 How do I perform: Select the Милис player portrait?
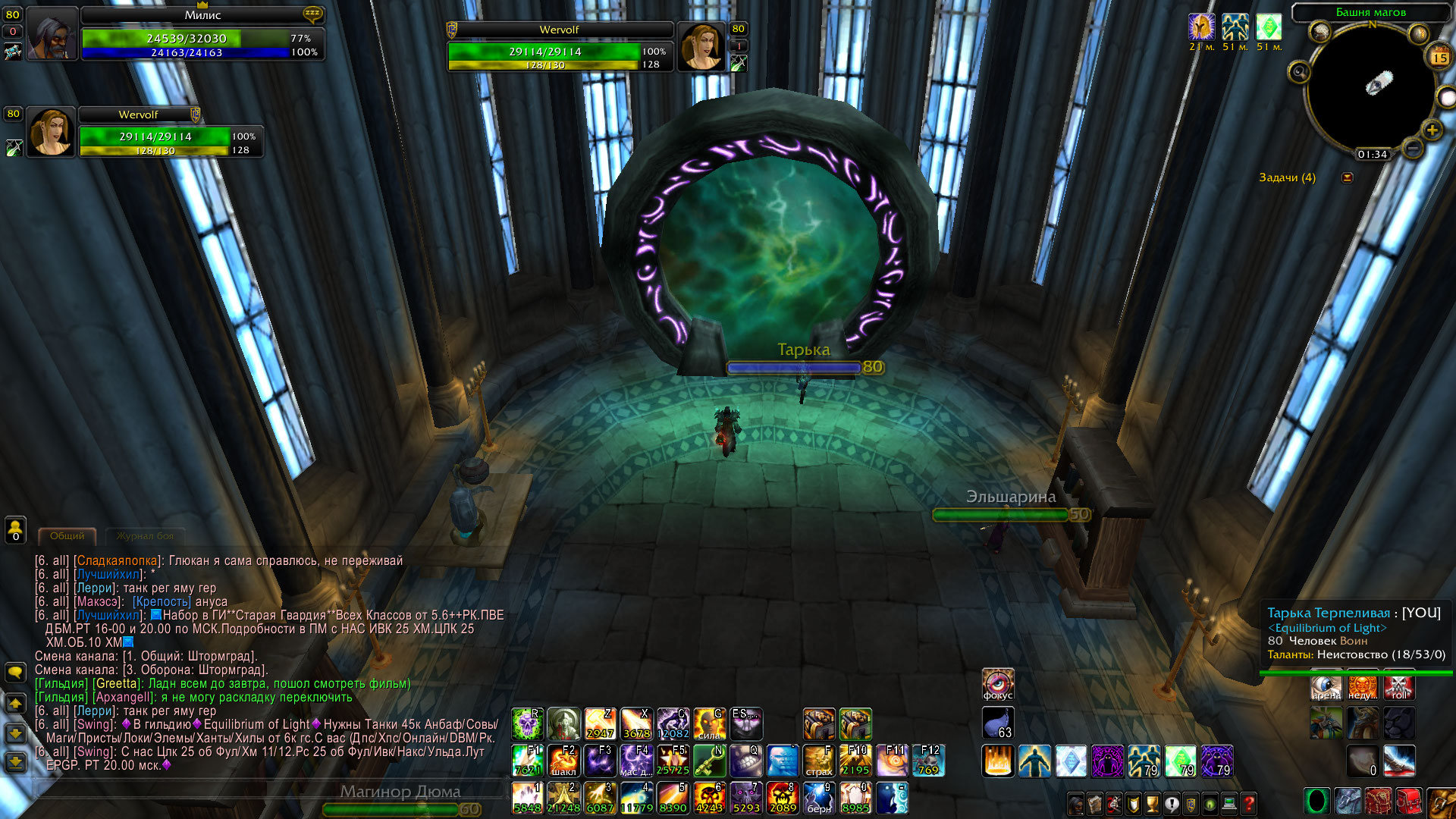pyautogui.click(x=52, y=34)
